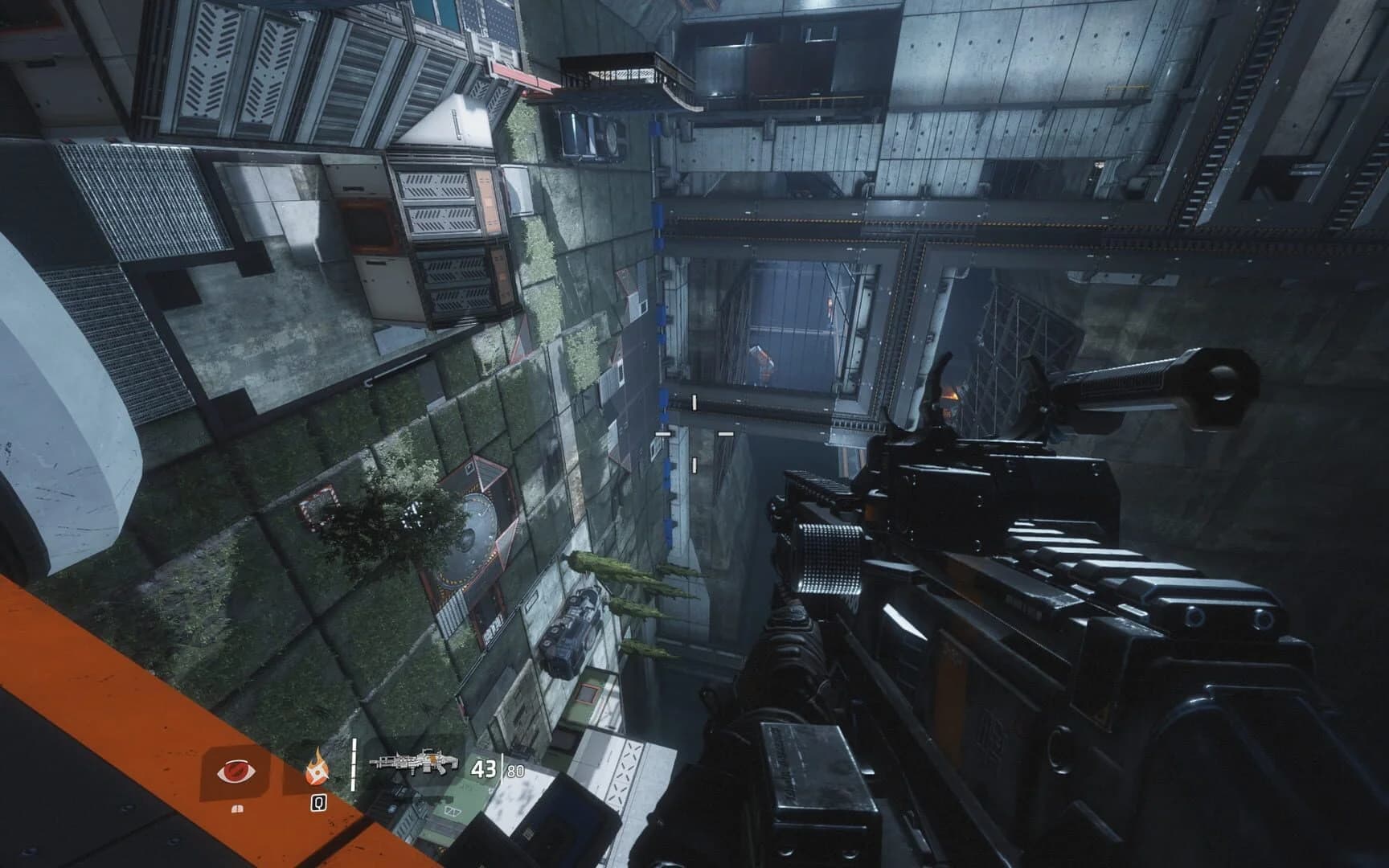Click the left crosshair bracket marker

tap(663, 434)
